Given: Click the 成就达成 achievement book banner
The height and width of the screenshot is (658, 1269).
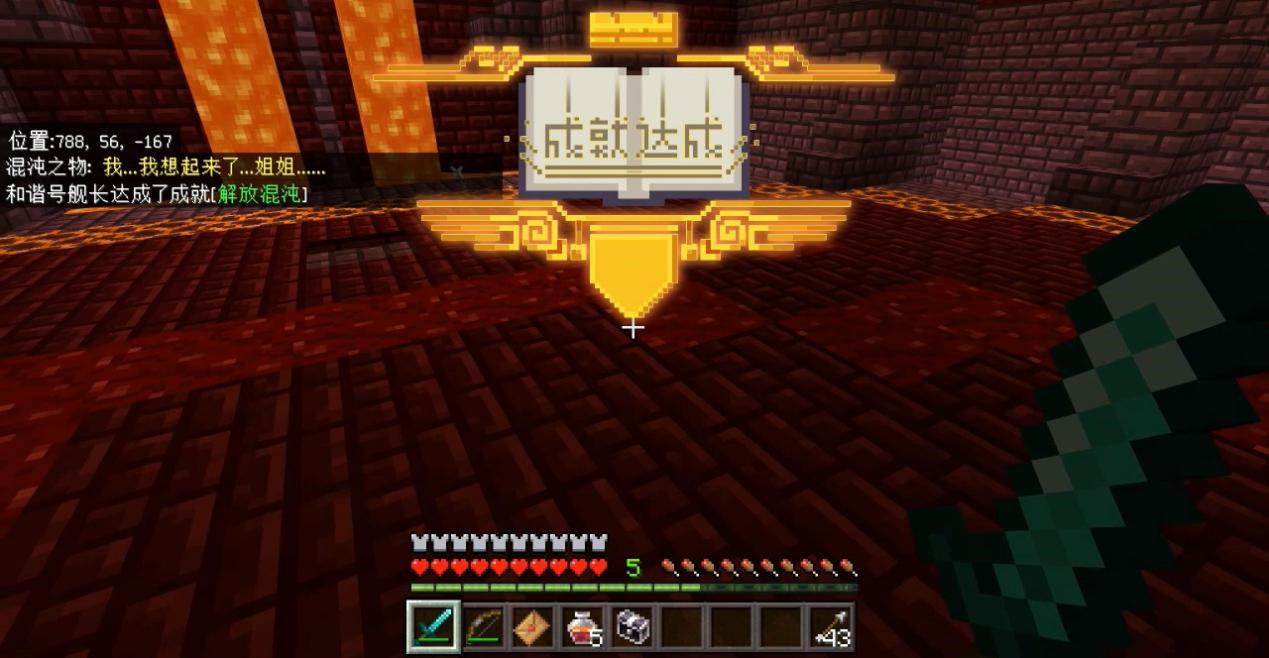Looking at the screenshot, I should pos(632,137).
